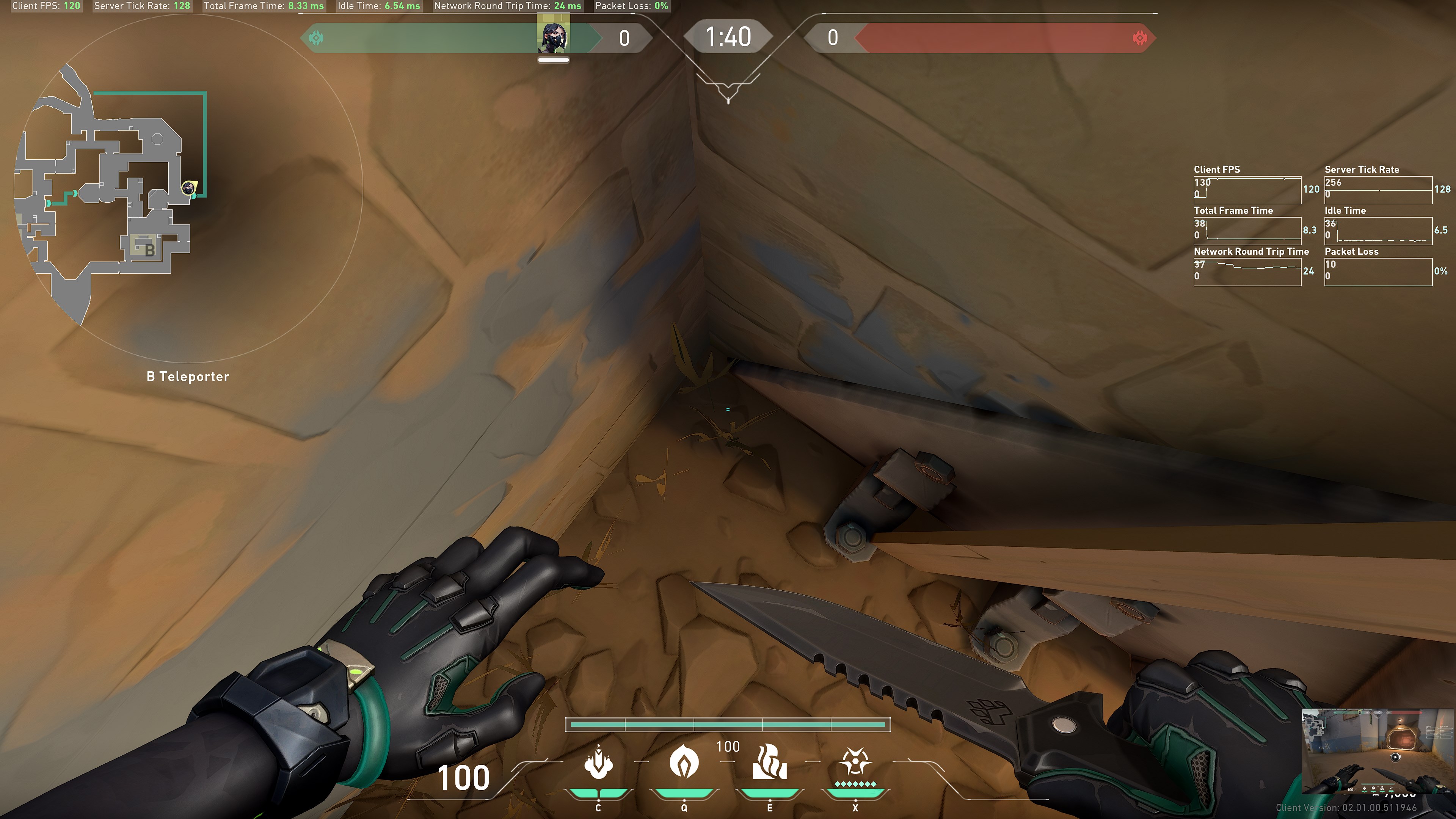Select the Poison Cloud ability icon
This screenshot has height=819, width=1456.
click(684, 761)
